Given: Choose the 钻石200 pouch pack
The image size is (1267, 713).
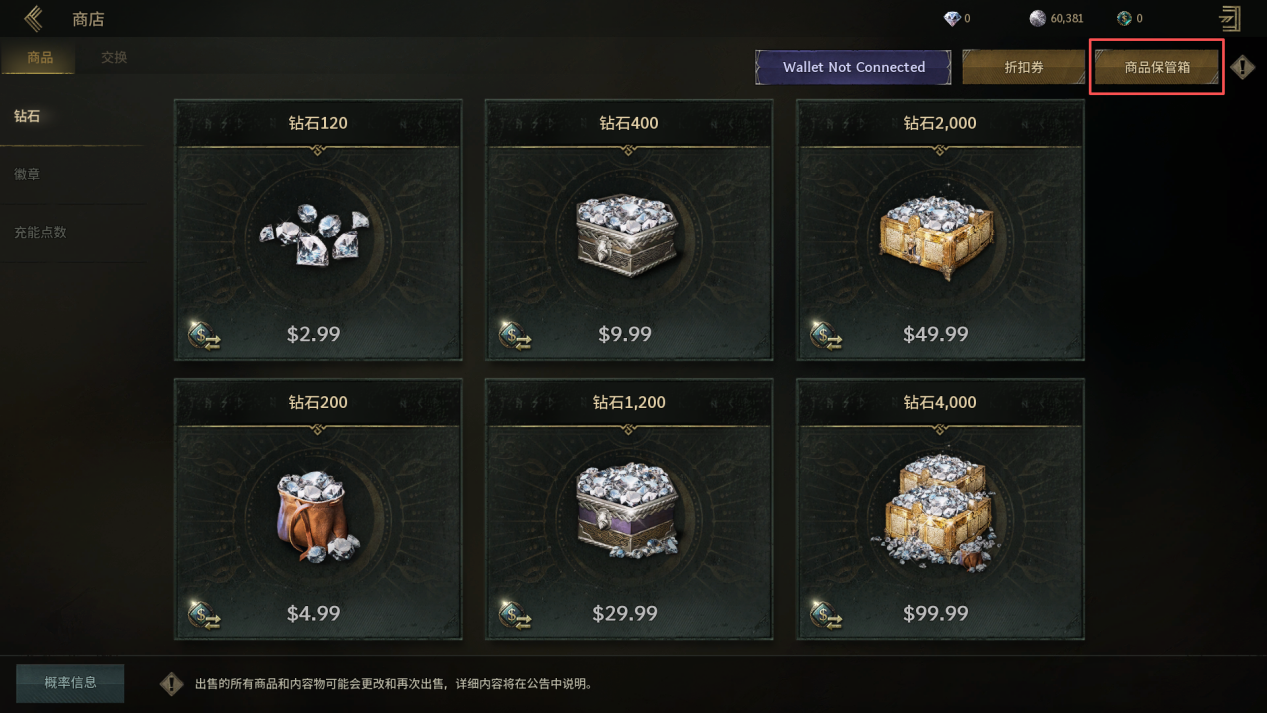Looking at the screenshot, I should coord(318,509).
